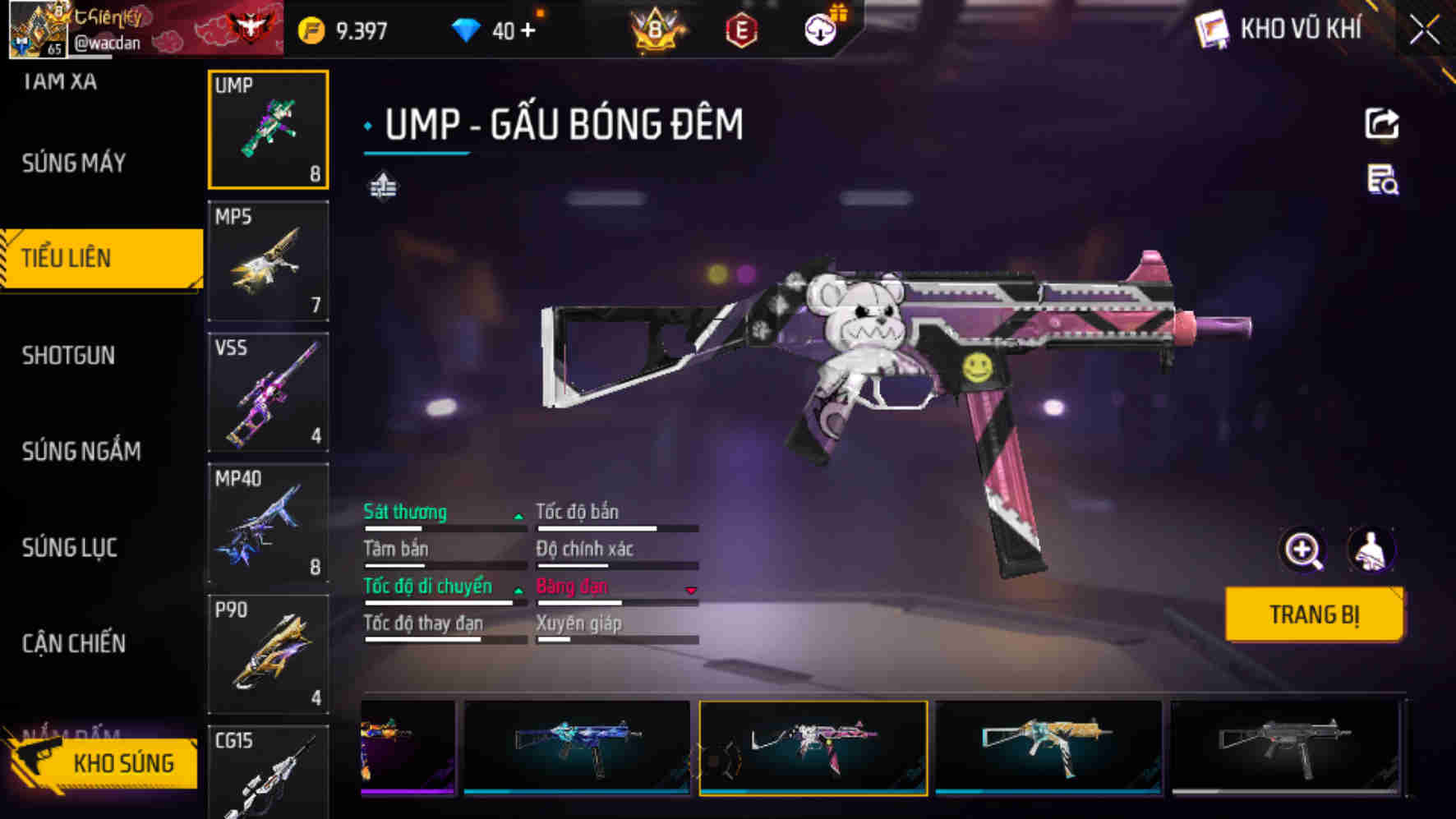Switch to CẬN CHIẾN weapons

(x=74, y=643)
